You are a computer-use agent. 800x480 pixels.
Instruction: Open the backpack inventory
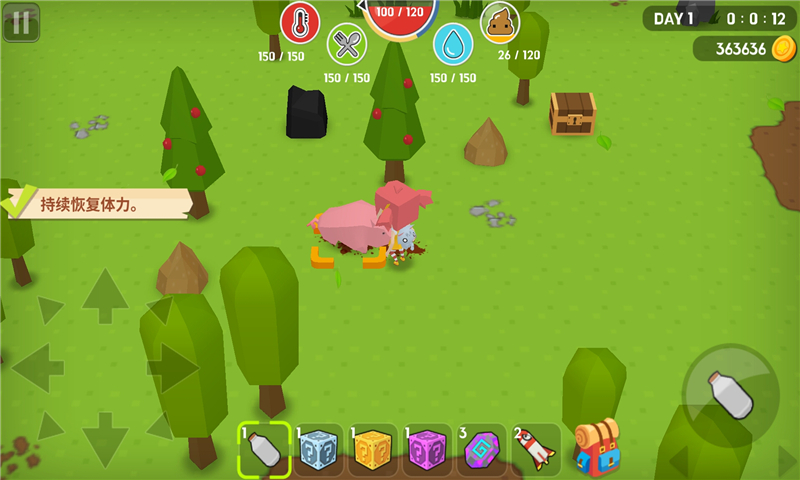[x=596, y=447]
